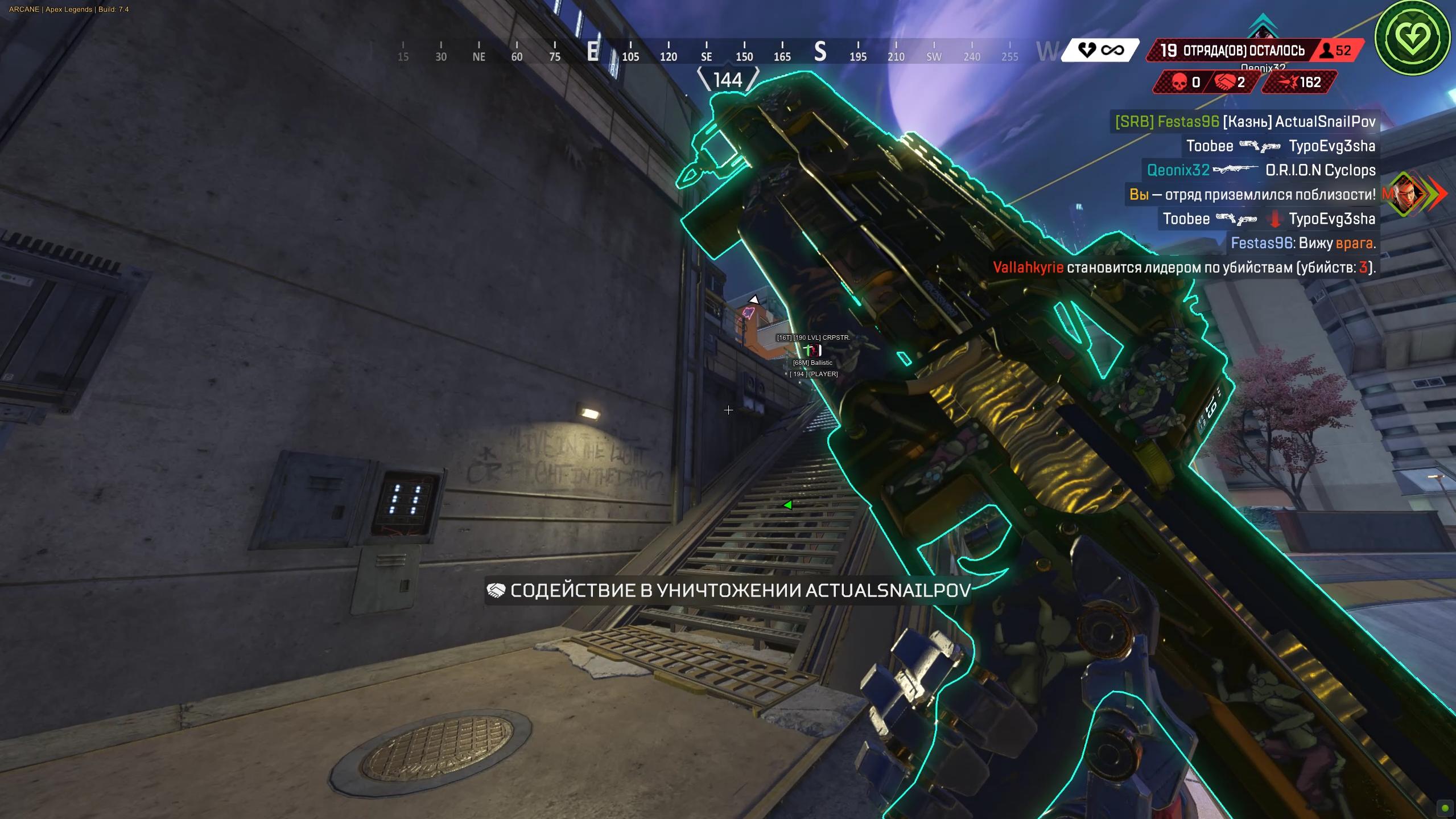
Task: Click the compass heading strip
Action: (x=706, y=52)
